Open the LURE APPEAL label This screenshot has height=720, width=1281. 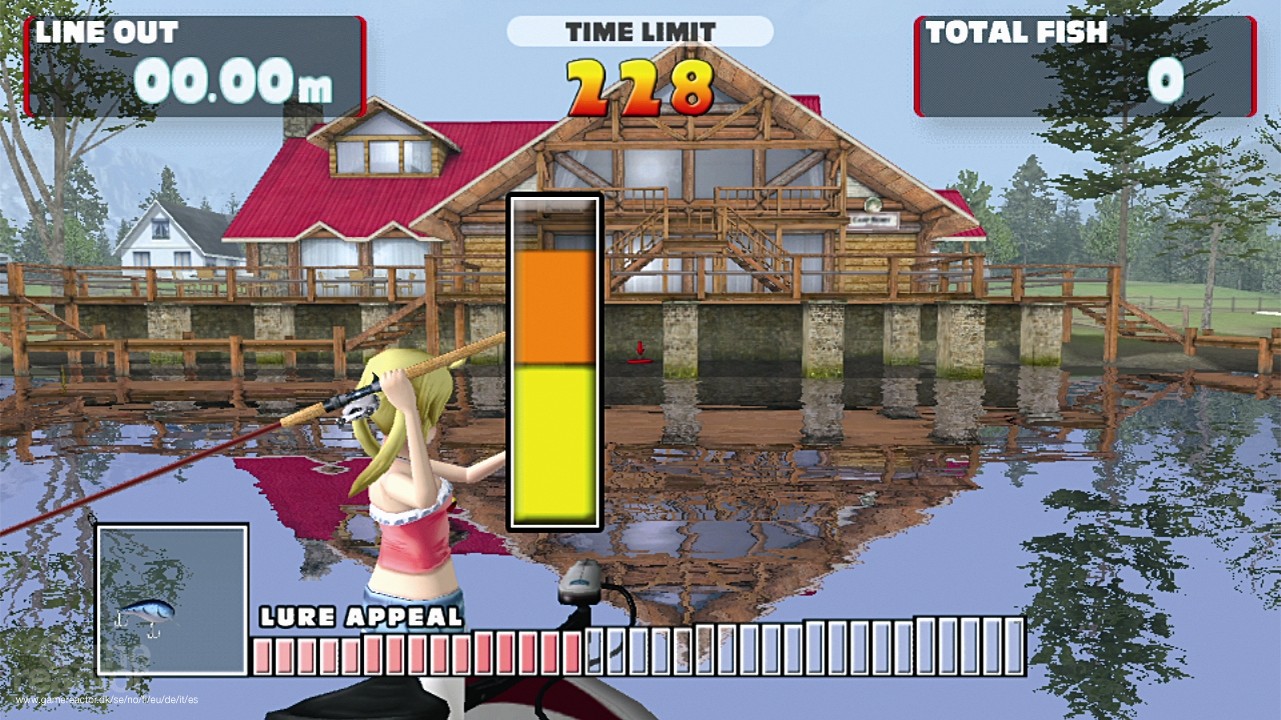(358, 618)
